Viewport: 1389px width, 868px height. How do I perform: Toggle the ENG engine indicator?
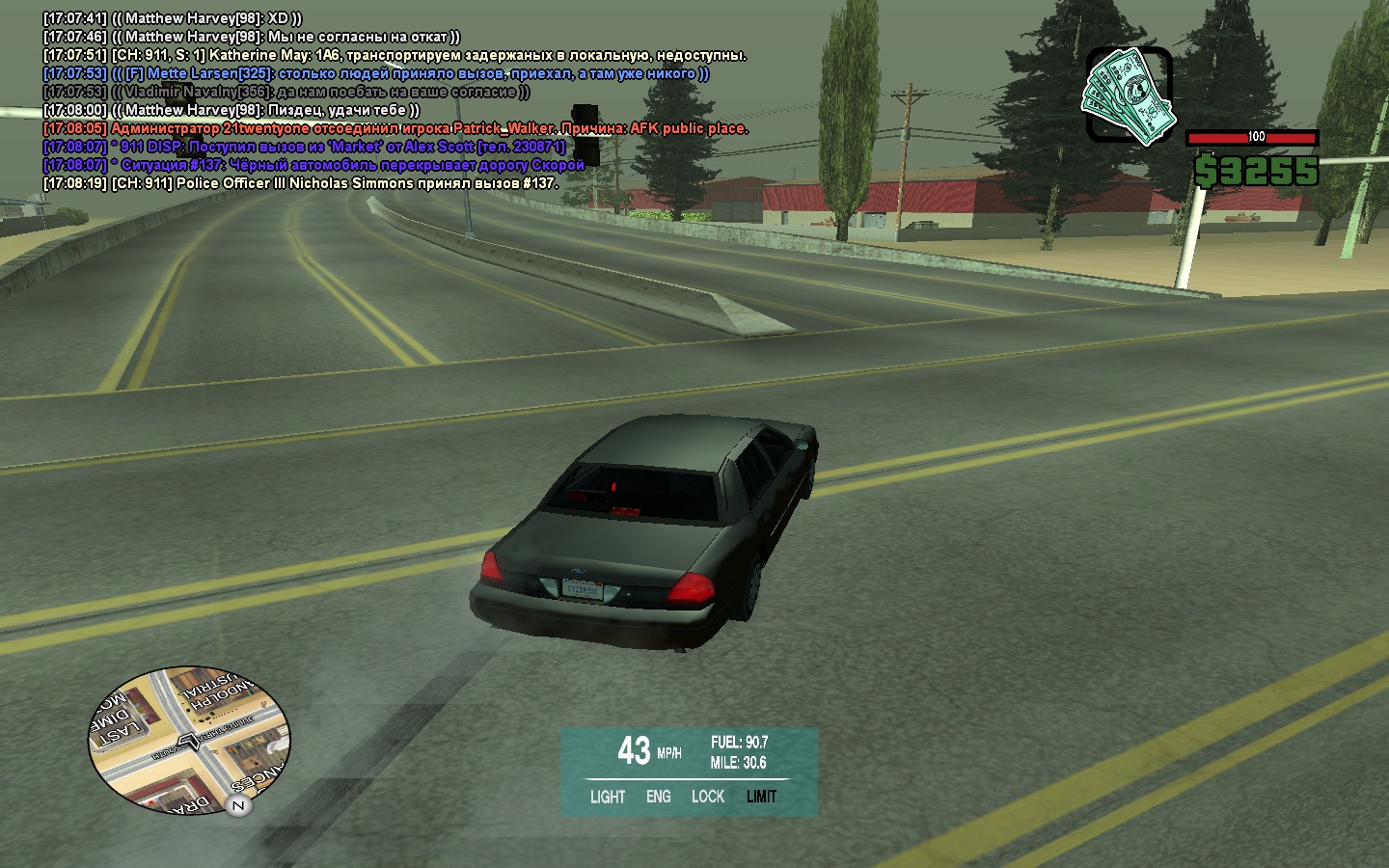click(x=659, y=797)
